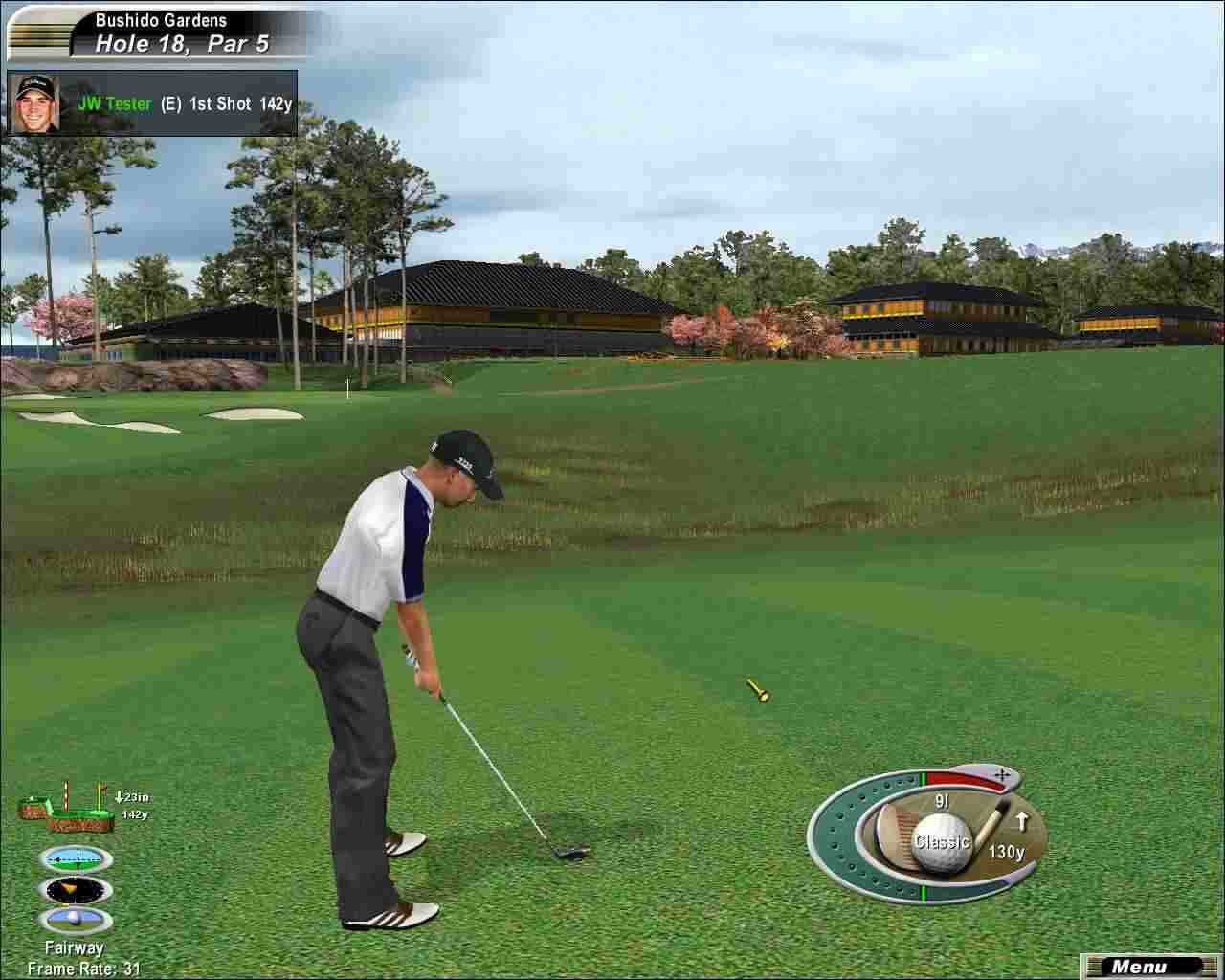Open the wind direction oval gauge
Screen dimensions: 1225x980
(77, 858)
